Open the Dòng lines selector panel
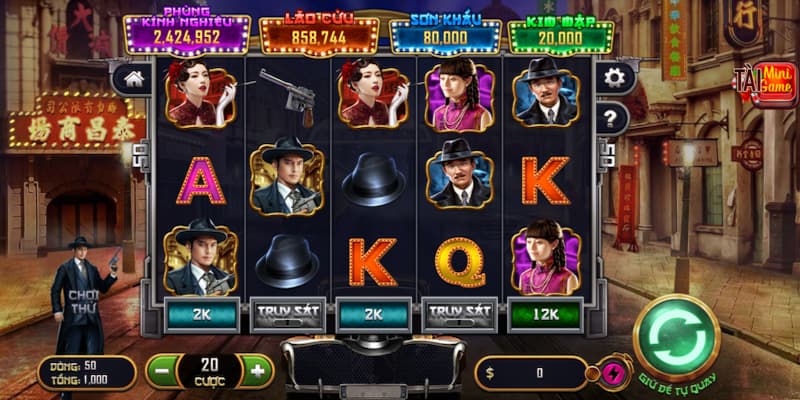 coord(86,372)
